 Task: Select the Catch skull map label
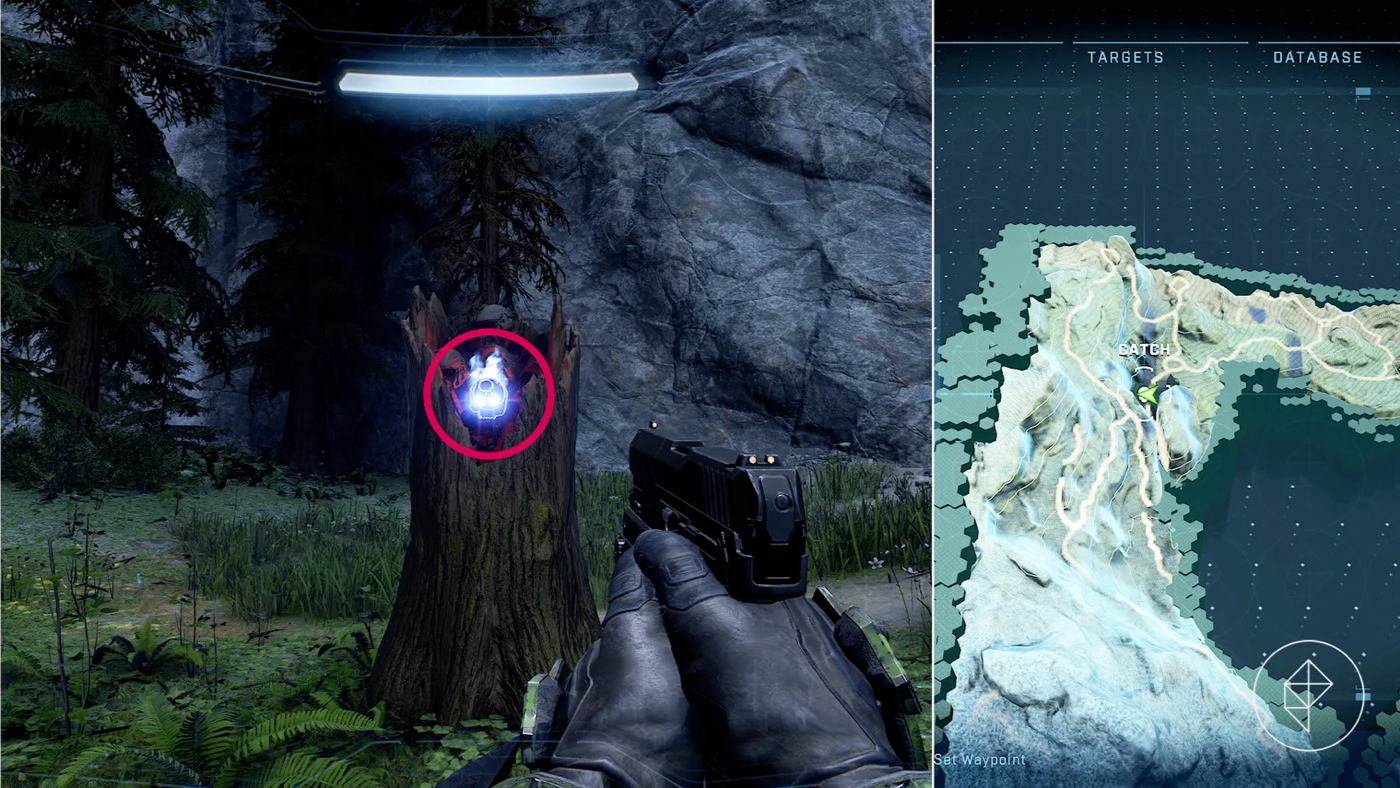(x=1143, y=350)
